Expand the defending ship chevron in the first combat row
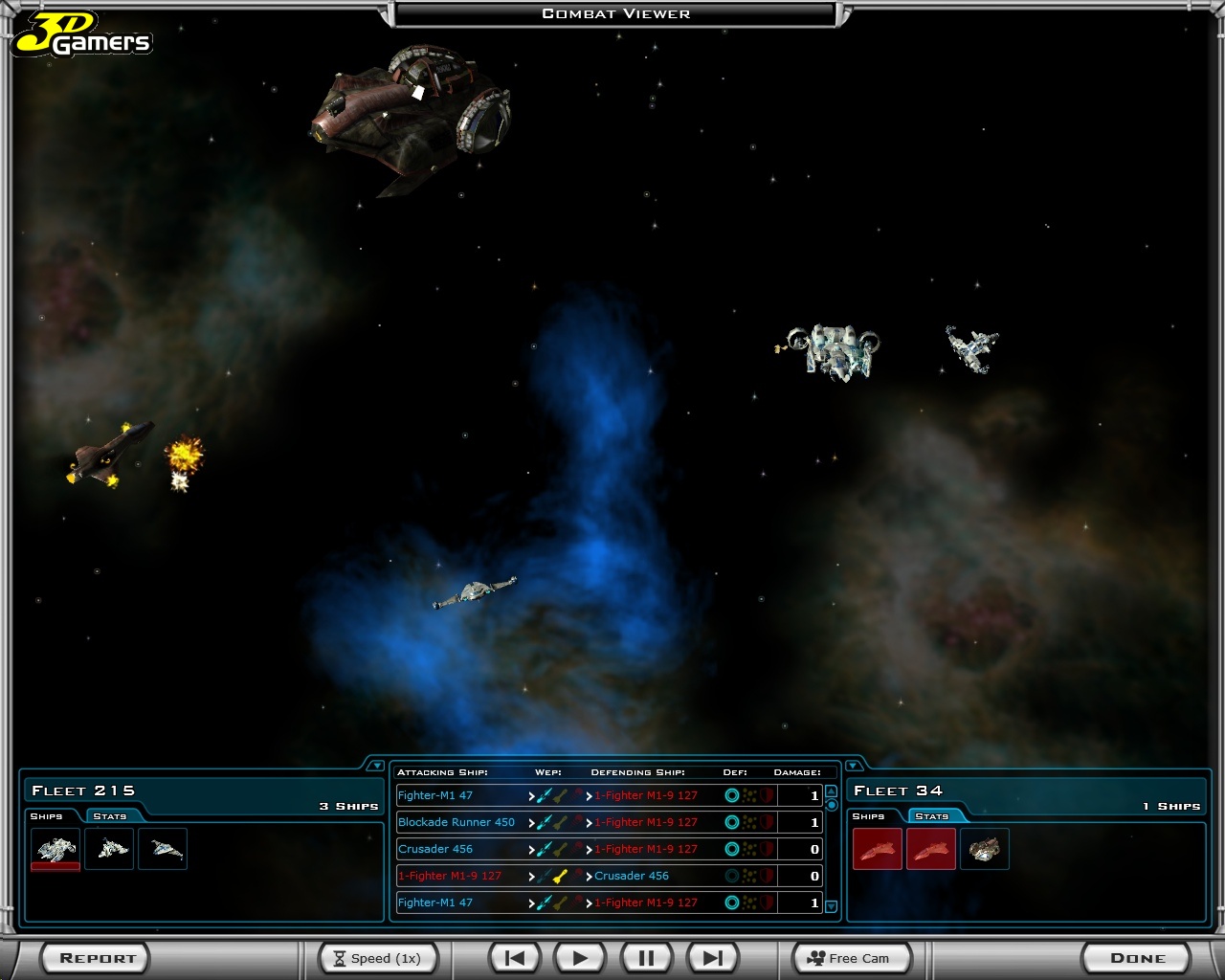 pyautogui.click(x=590, y=795)
